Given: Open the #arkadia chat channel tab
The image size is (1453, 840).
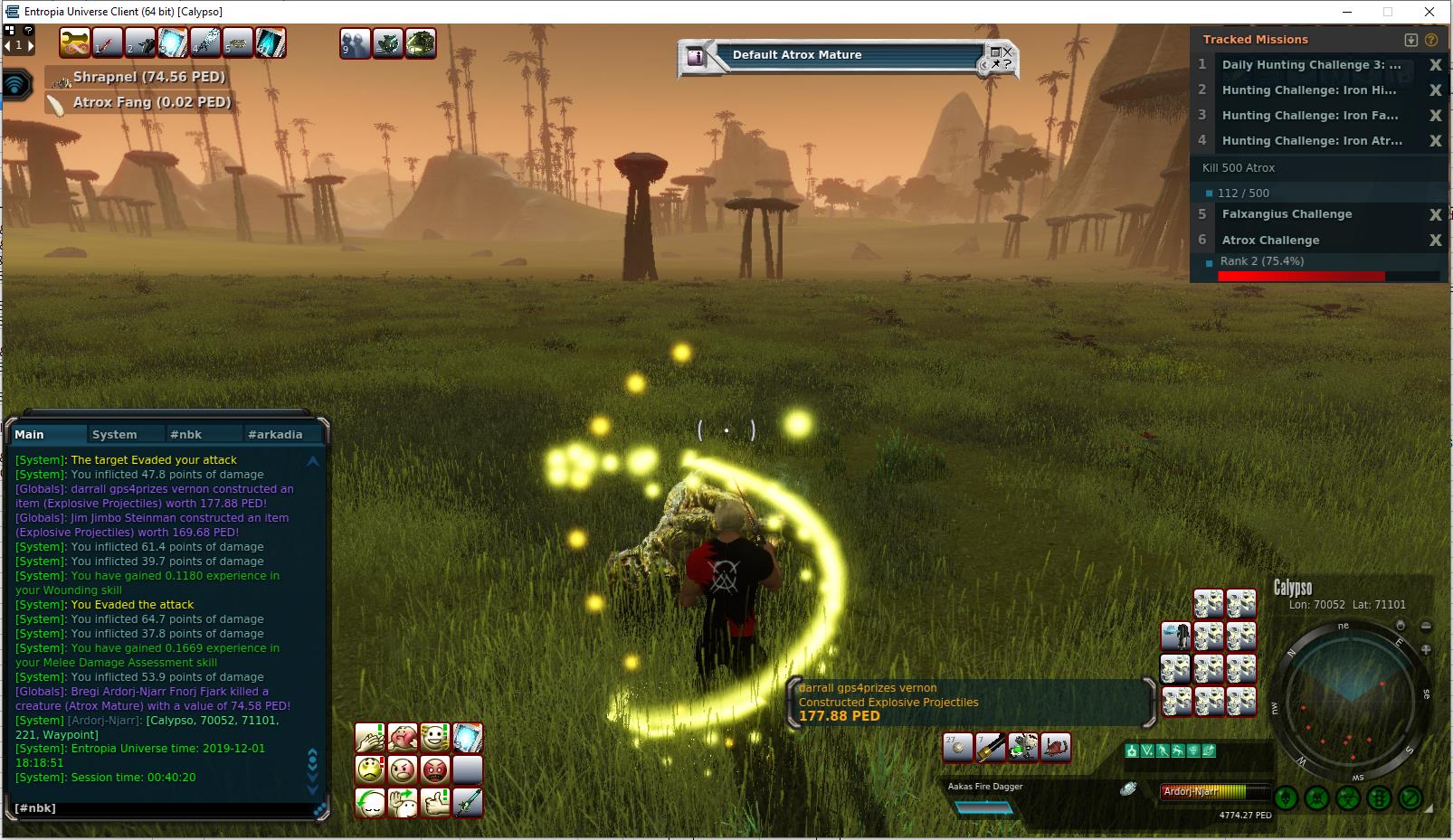Looking at the screenshot, I should (275, 435).
